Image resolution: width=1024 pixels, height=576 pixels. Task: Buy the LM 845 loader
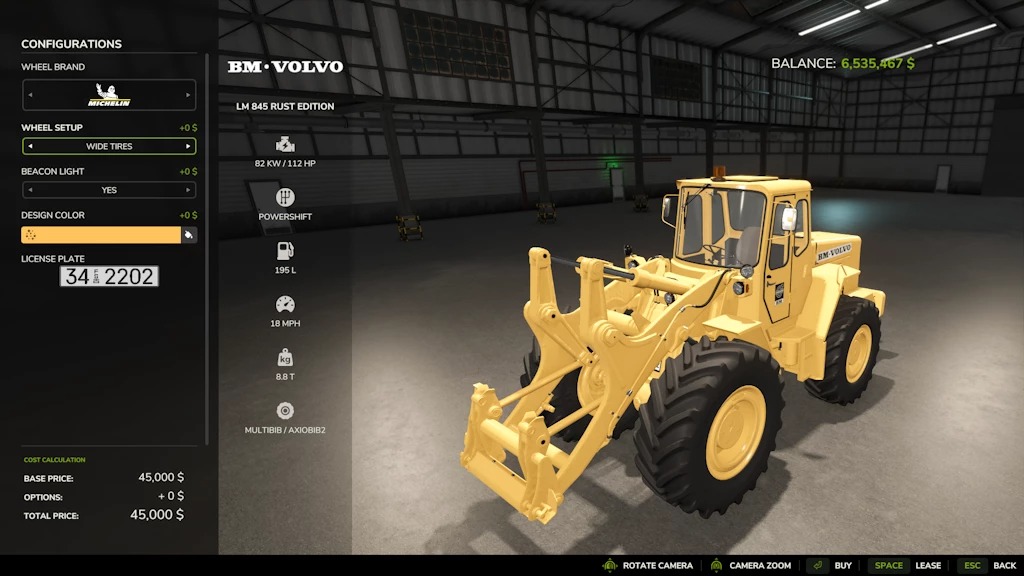832,565
